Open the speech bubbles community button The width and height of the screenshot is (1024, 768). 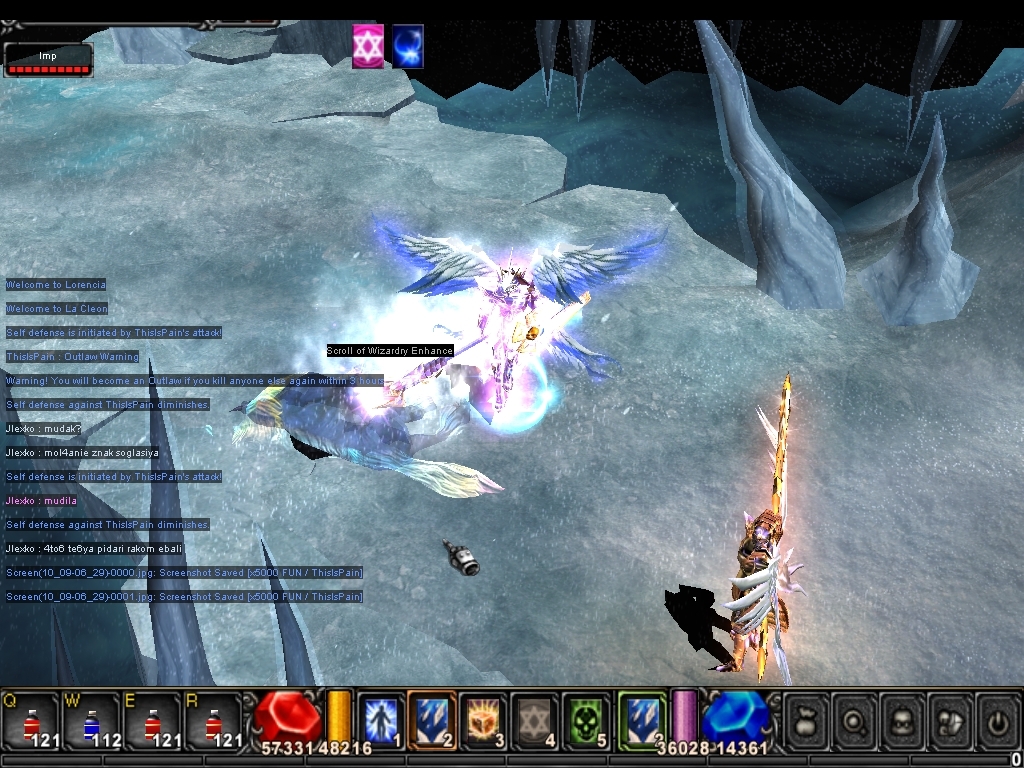(950, 720)
